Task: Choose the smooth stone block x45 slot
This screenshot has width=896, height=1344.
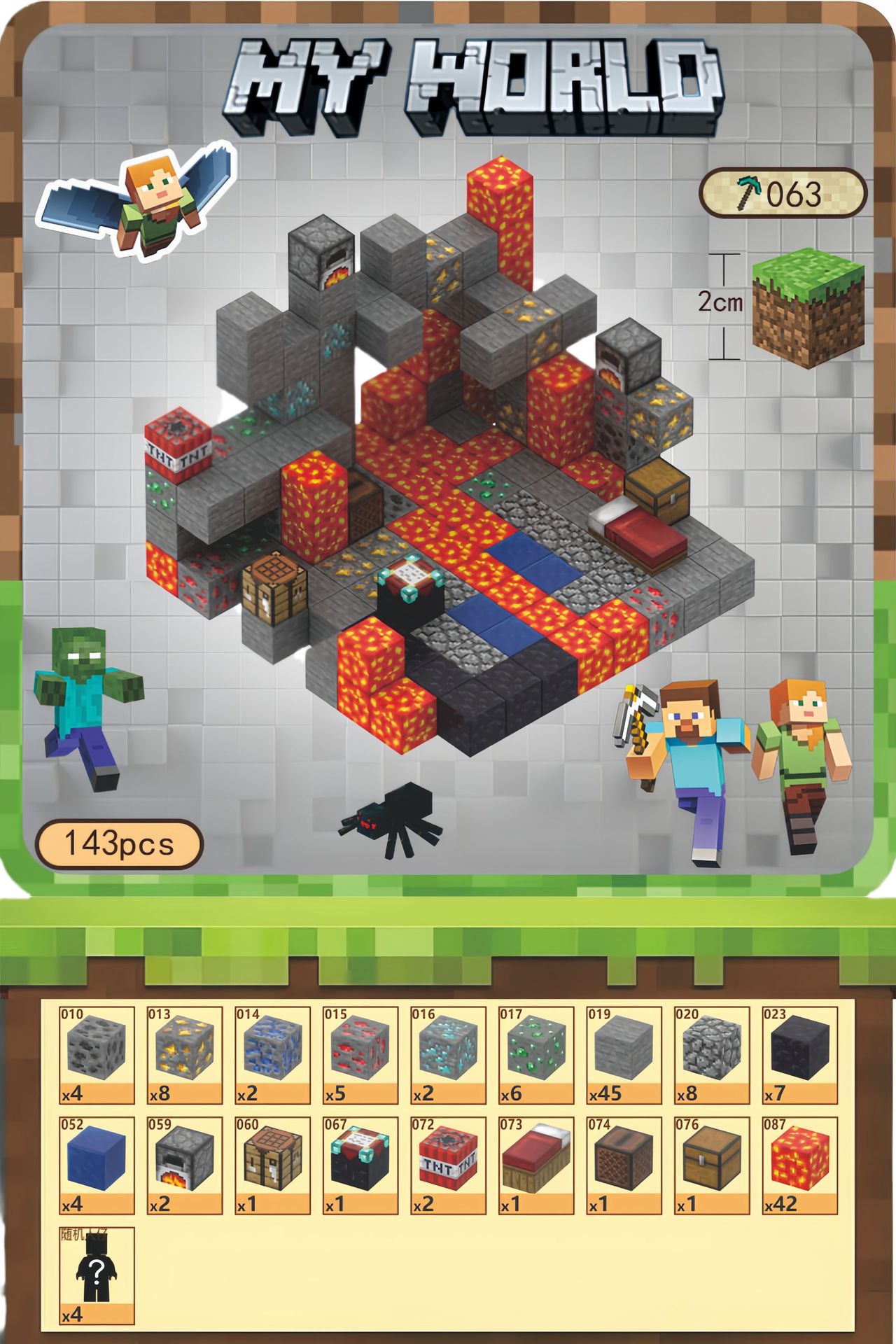Action: point(624,1056)
